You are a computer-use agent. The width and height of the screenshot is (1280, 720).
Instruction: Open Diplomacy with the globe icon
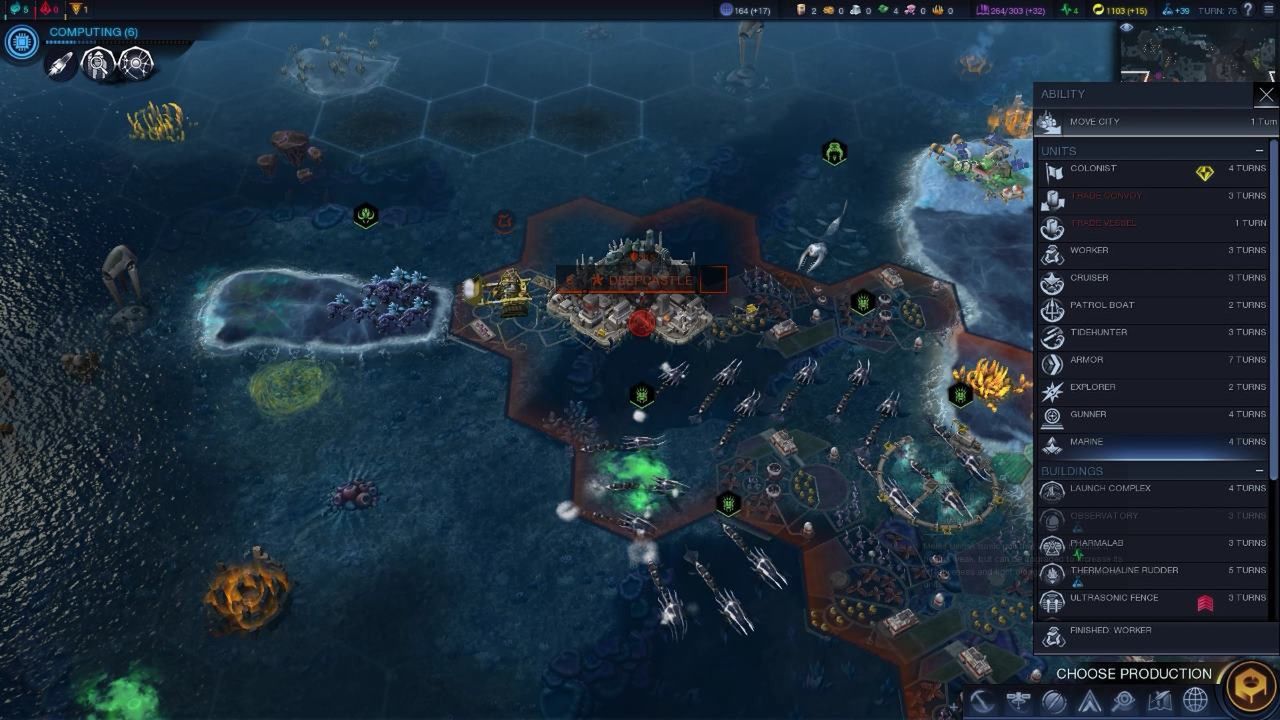[1193, 698]
